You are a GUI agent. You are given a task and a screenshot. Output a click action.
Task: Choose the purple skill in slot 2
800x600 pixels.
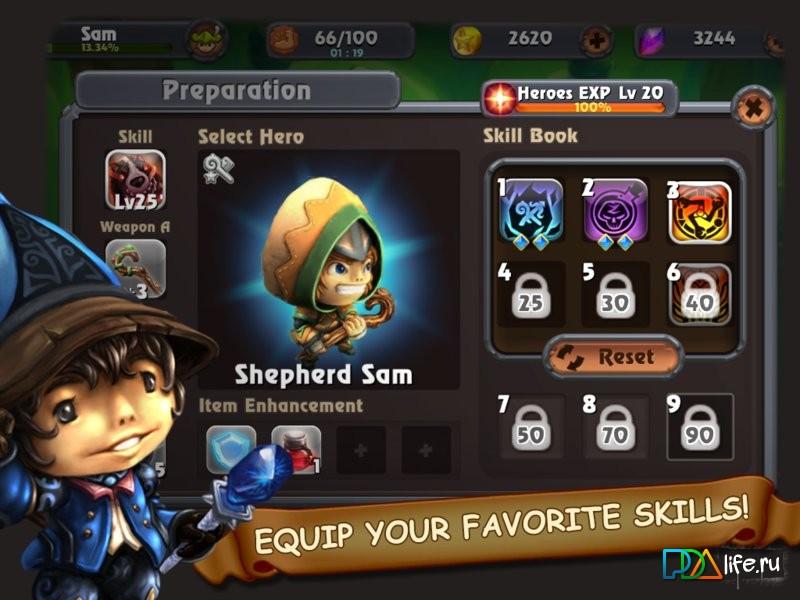point(615,210)
